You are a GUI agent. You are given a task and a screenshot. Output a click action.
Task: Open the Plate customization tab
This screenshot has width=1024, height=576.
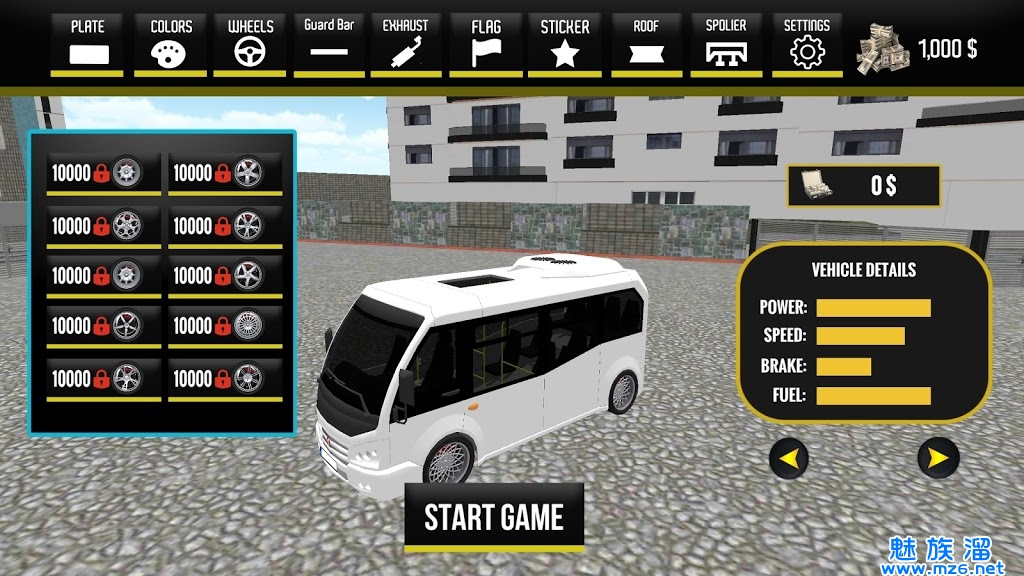point(87,44)
